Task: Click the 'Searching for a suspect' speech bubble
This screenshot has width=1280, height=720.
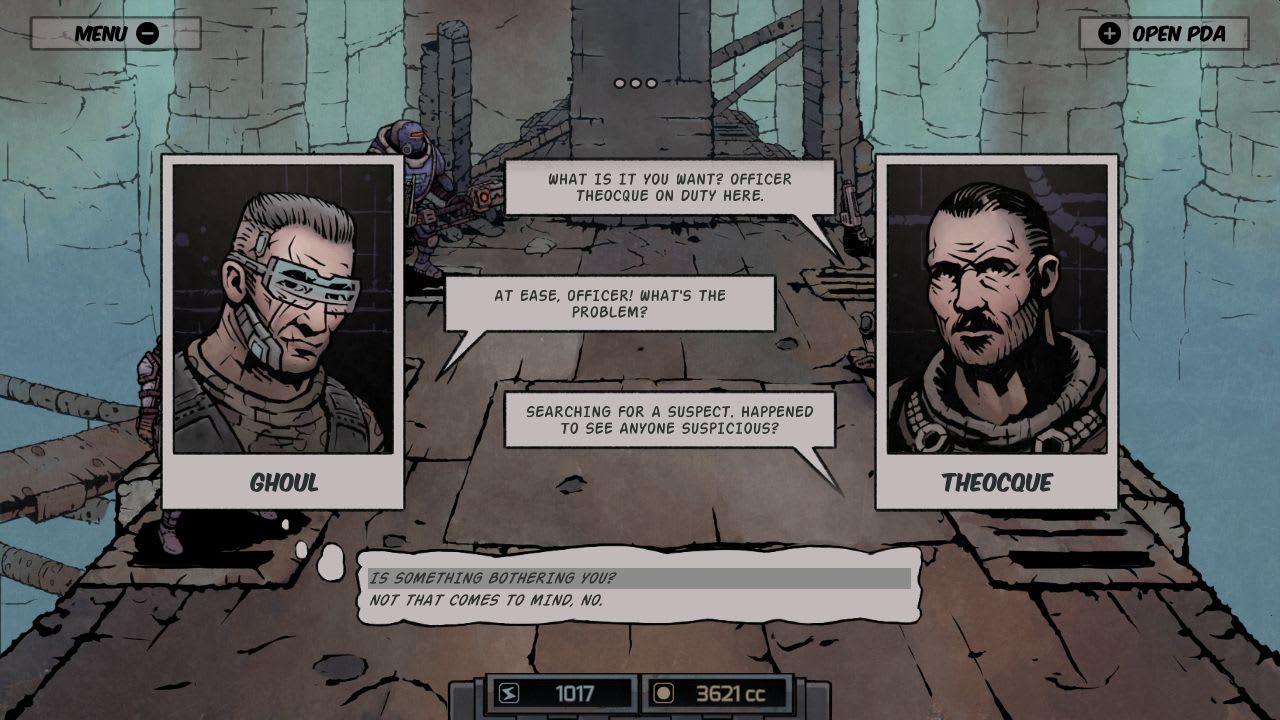Action: point(670,419)
